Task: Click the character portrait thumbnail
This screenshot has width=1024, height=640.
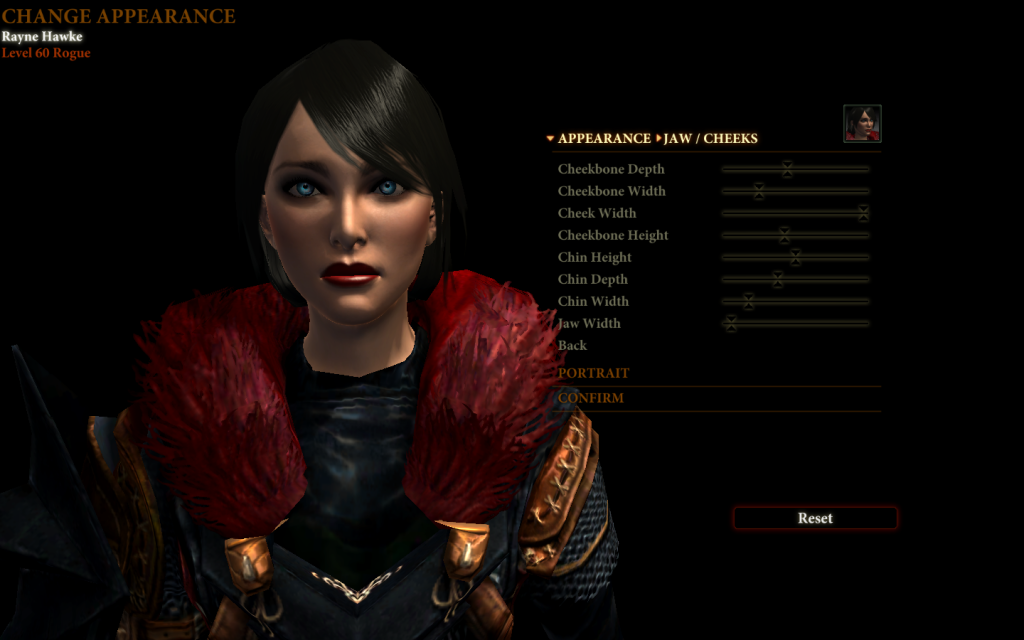Action: (862, 123)
